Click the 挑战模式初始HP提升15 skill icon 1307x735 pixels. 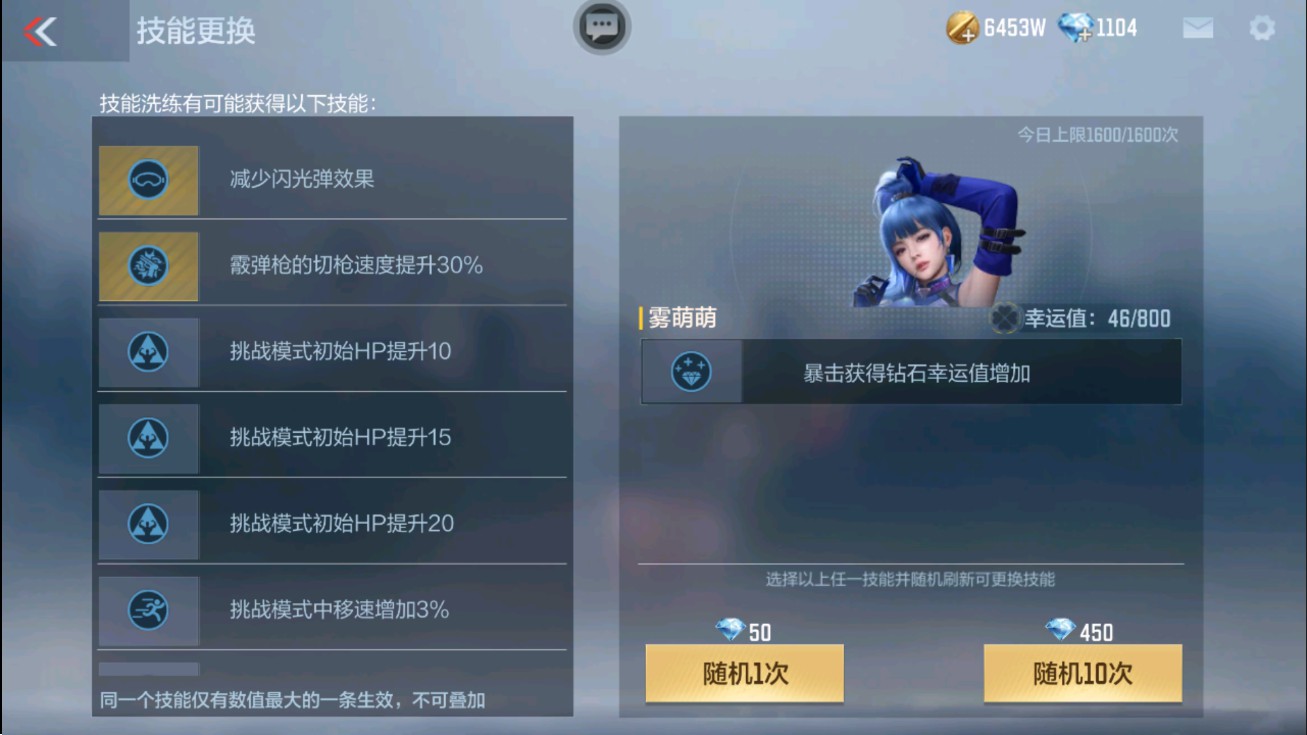(x=148, y=439)
